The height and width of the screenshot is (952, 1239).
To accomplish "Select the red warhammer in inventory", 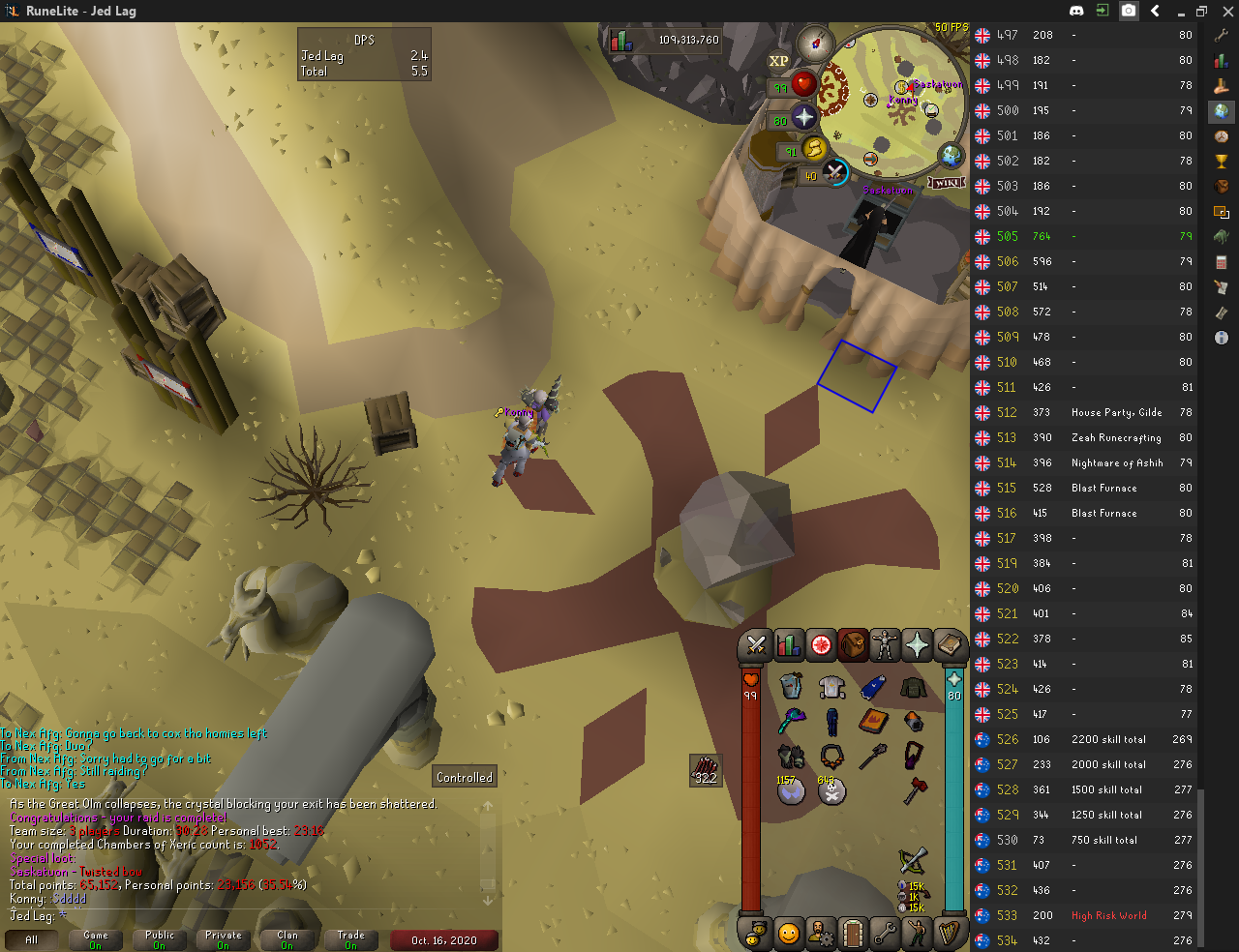I will point(913,790).
